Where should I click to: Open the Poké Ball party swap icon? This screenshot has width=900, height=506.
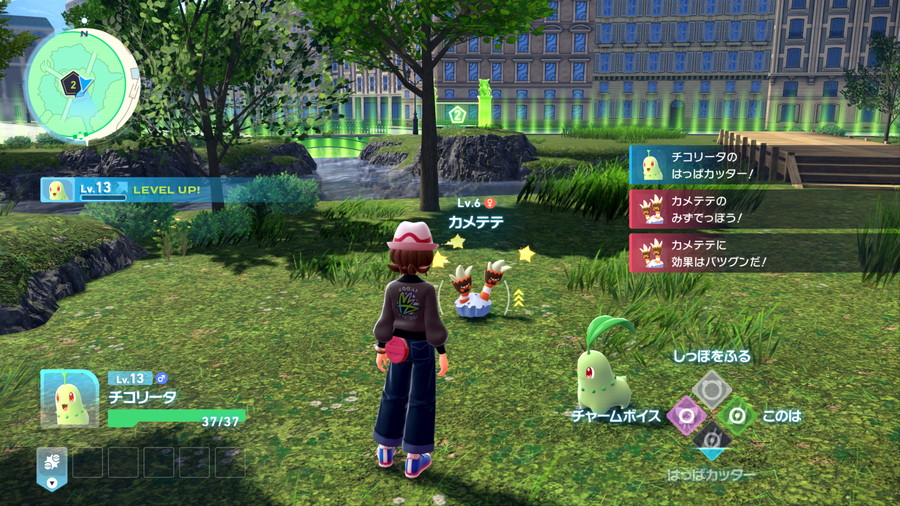pyautogui.click(x=52, y=462)
